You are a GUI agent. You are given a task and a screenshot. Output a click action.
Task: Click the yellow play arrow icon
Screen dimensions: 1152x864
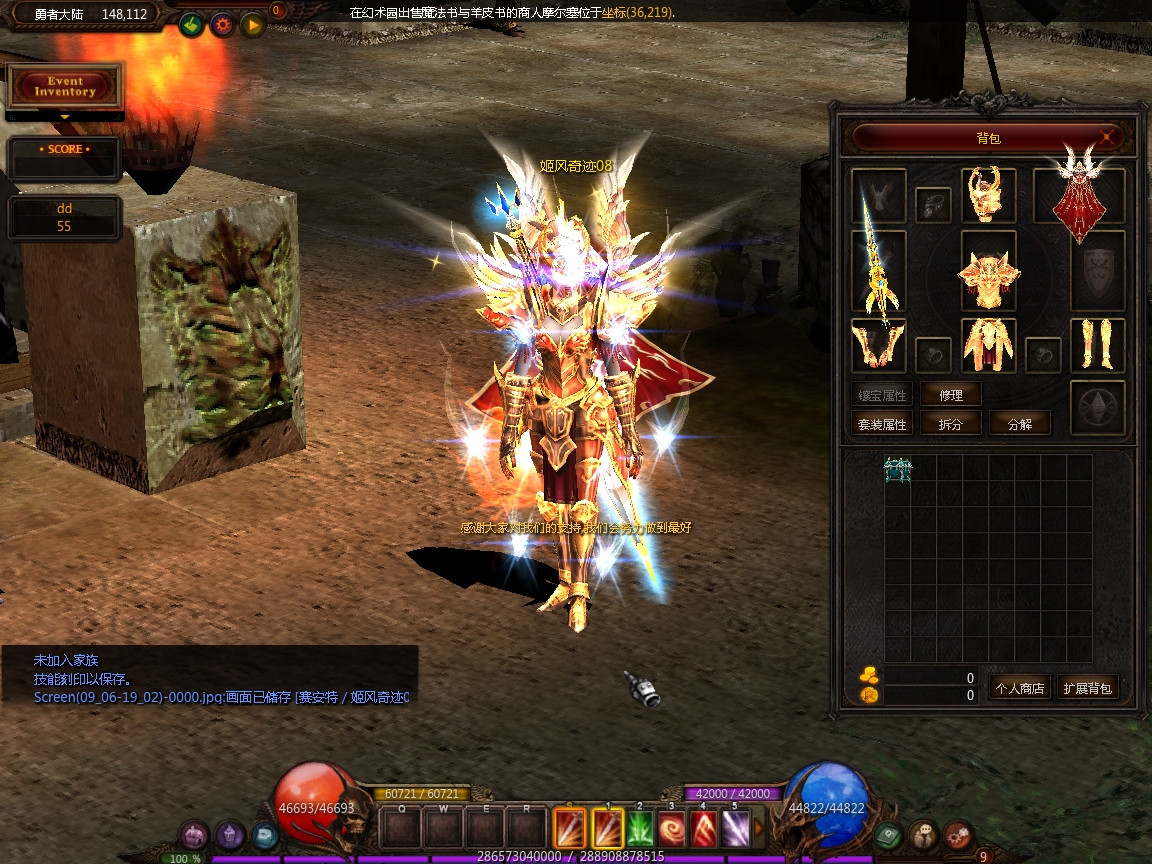(251, 24)
